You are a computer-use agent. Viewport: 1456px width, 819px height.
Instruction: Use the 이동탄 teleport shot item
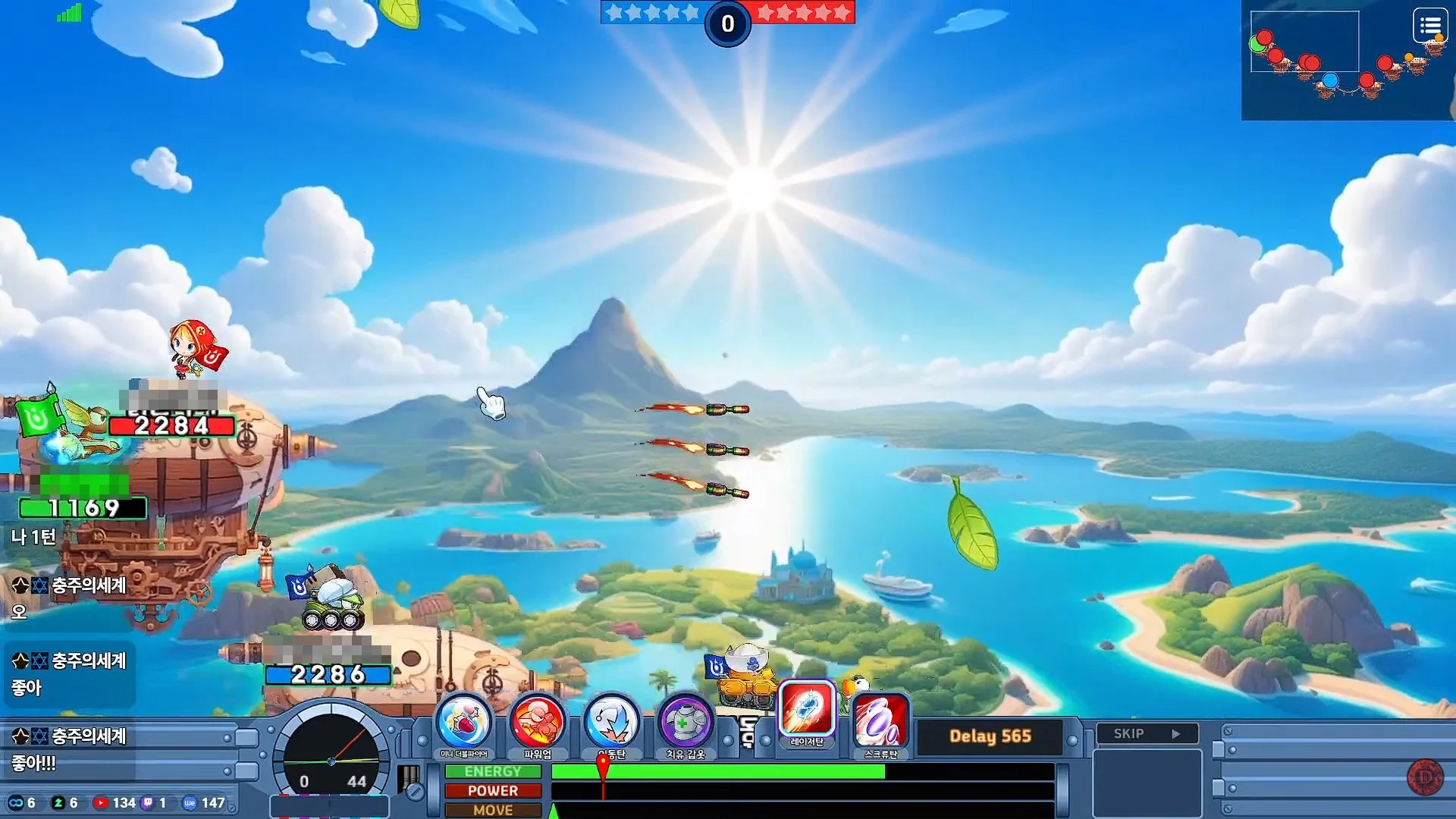[x=611, y=723]
